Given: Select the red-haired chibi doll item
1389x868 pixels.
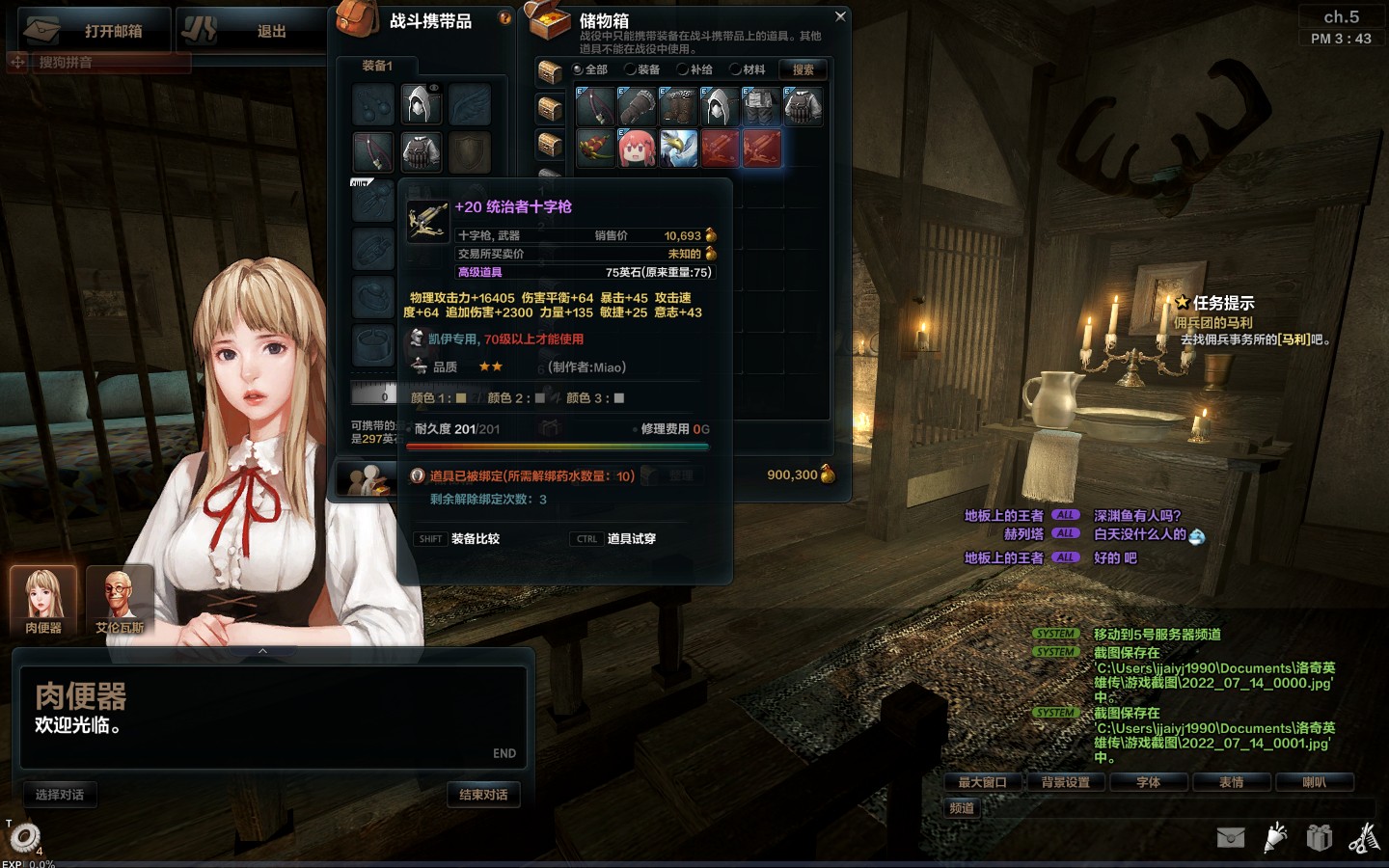Looking at the screenshot, I should tap(637, 148).
